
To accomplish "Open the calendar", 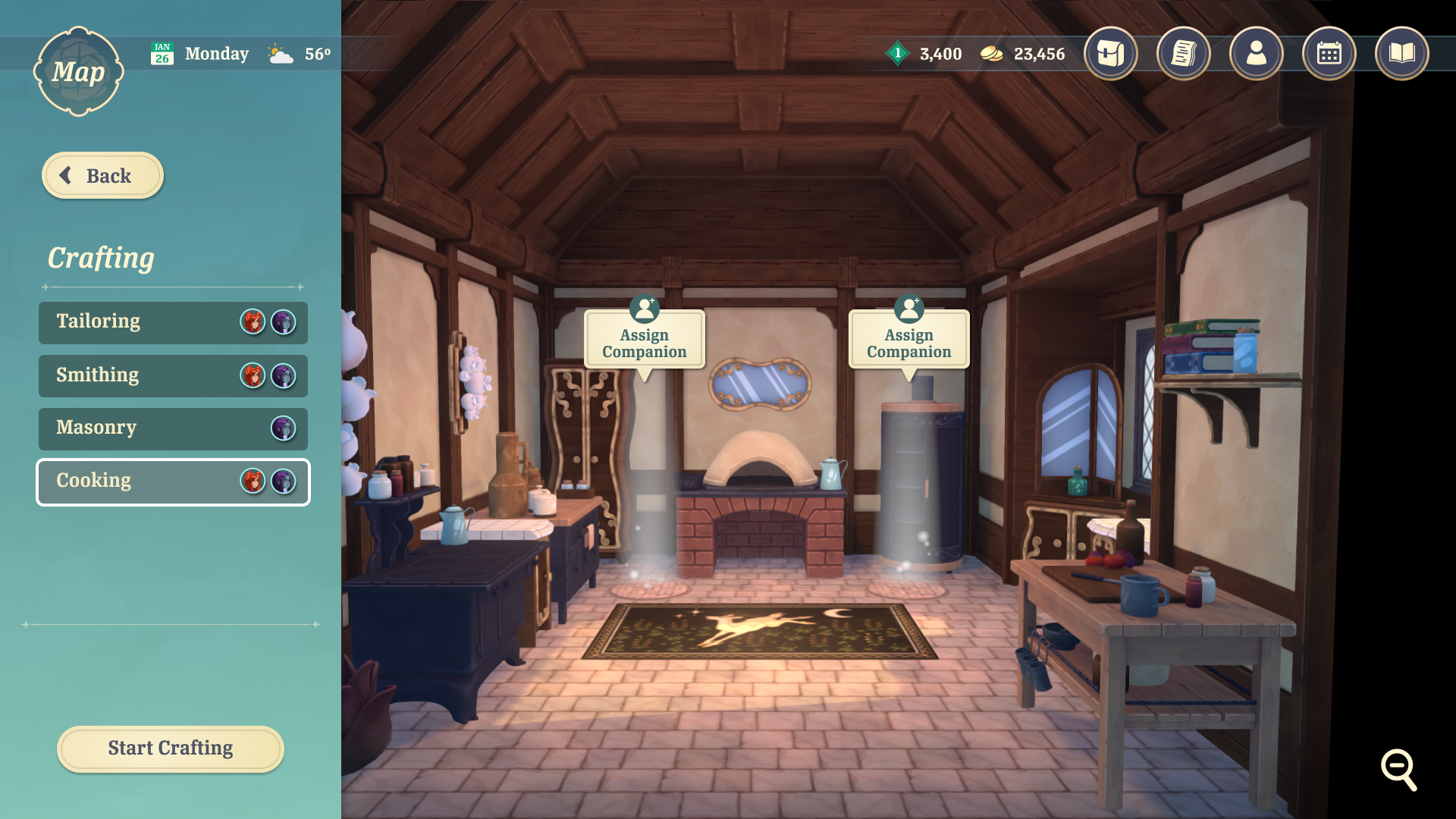I will click(1329, 53).
